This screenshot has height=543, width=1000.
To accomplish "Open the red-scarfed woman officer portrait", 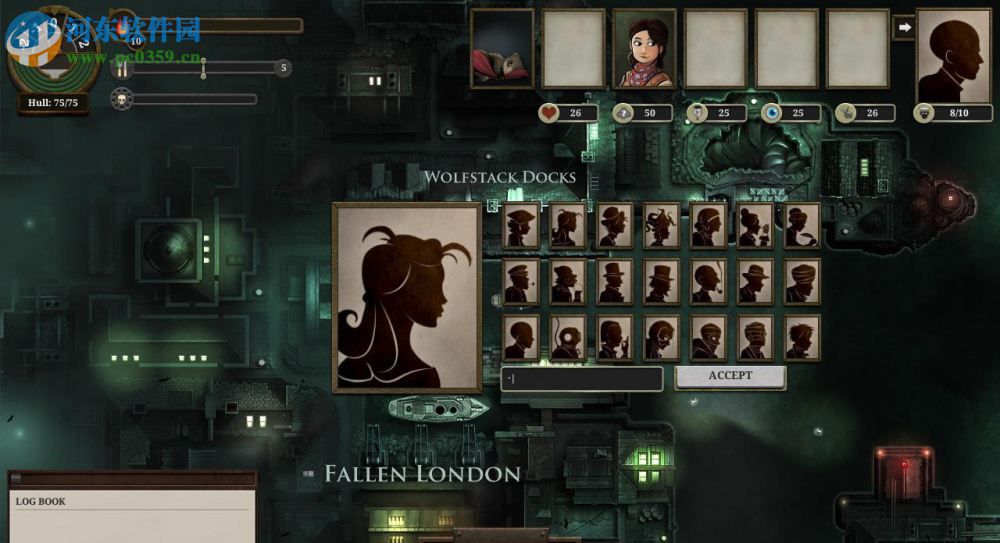I will (644, 49).
